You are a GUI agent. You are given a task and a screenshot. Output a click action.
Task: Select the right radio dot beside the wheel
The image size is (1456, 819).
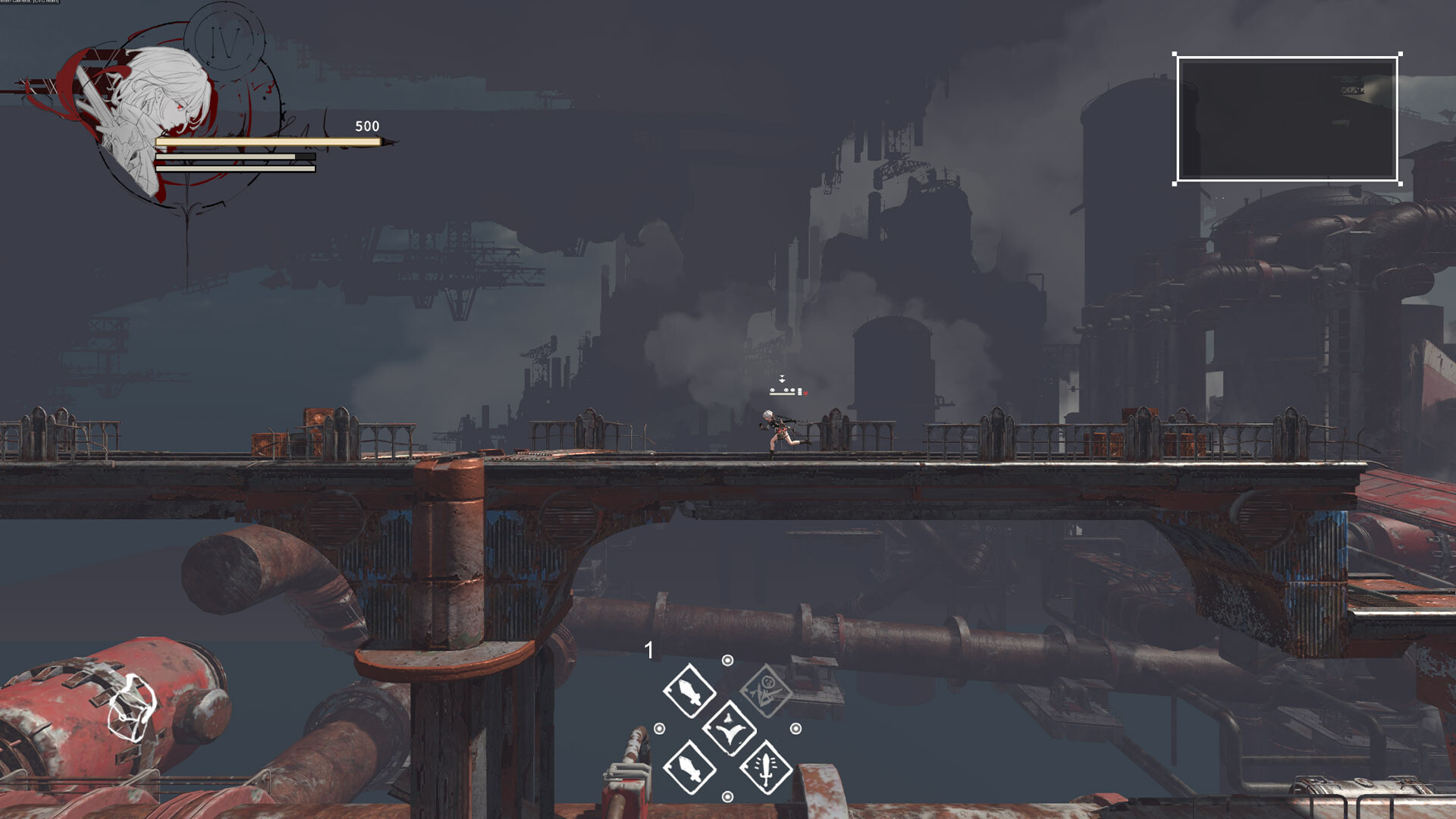click(x=795, y=728)
